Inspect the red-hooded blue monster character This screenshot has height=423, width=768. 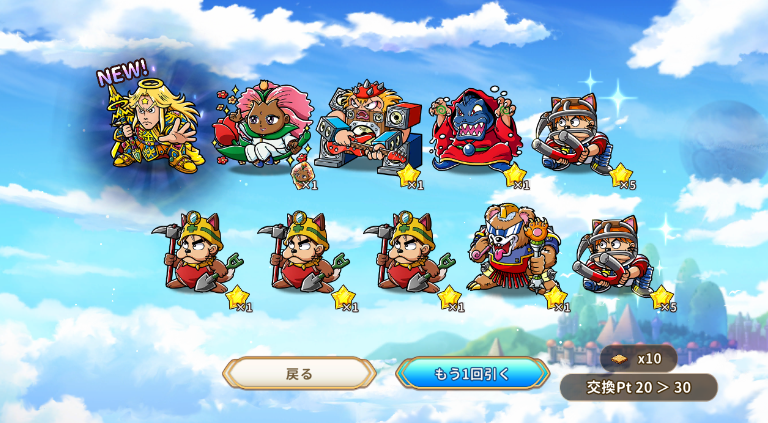tap(473, 132)
